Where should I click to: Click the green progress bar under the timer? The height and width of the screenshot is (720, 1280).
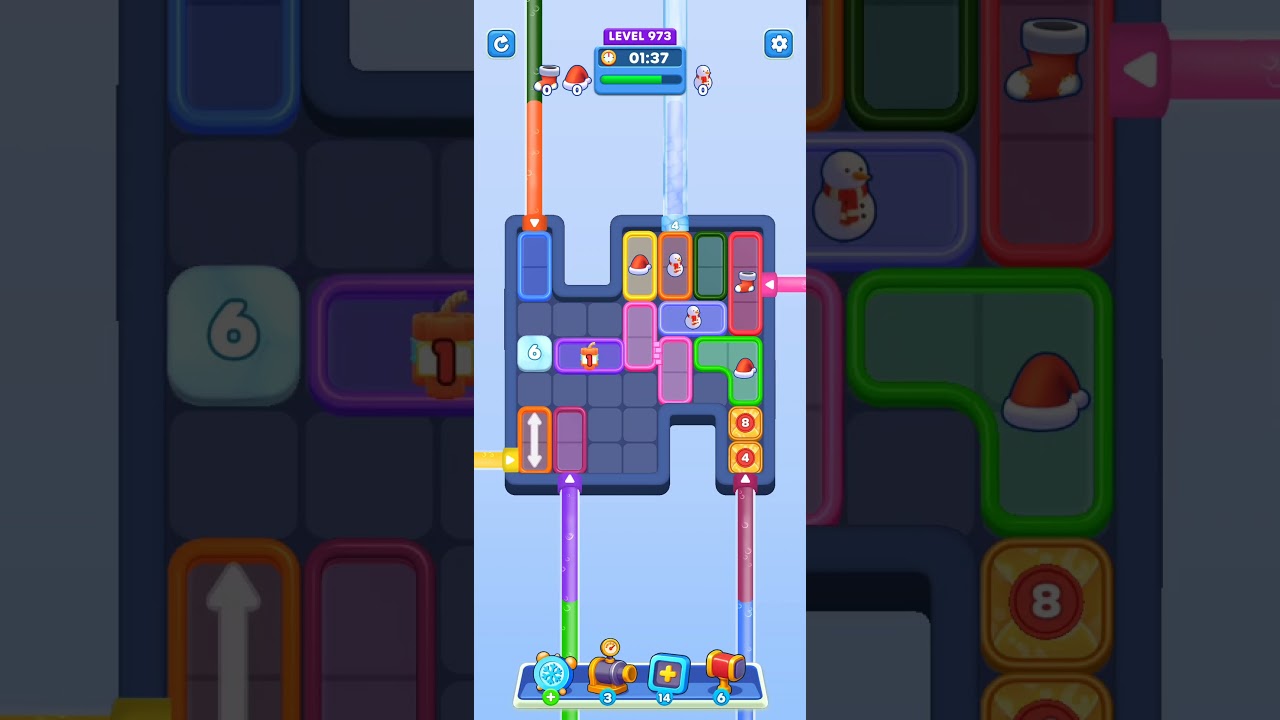[x=639, y=80]
